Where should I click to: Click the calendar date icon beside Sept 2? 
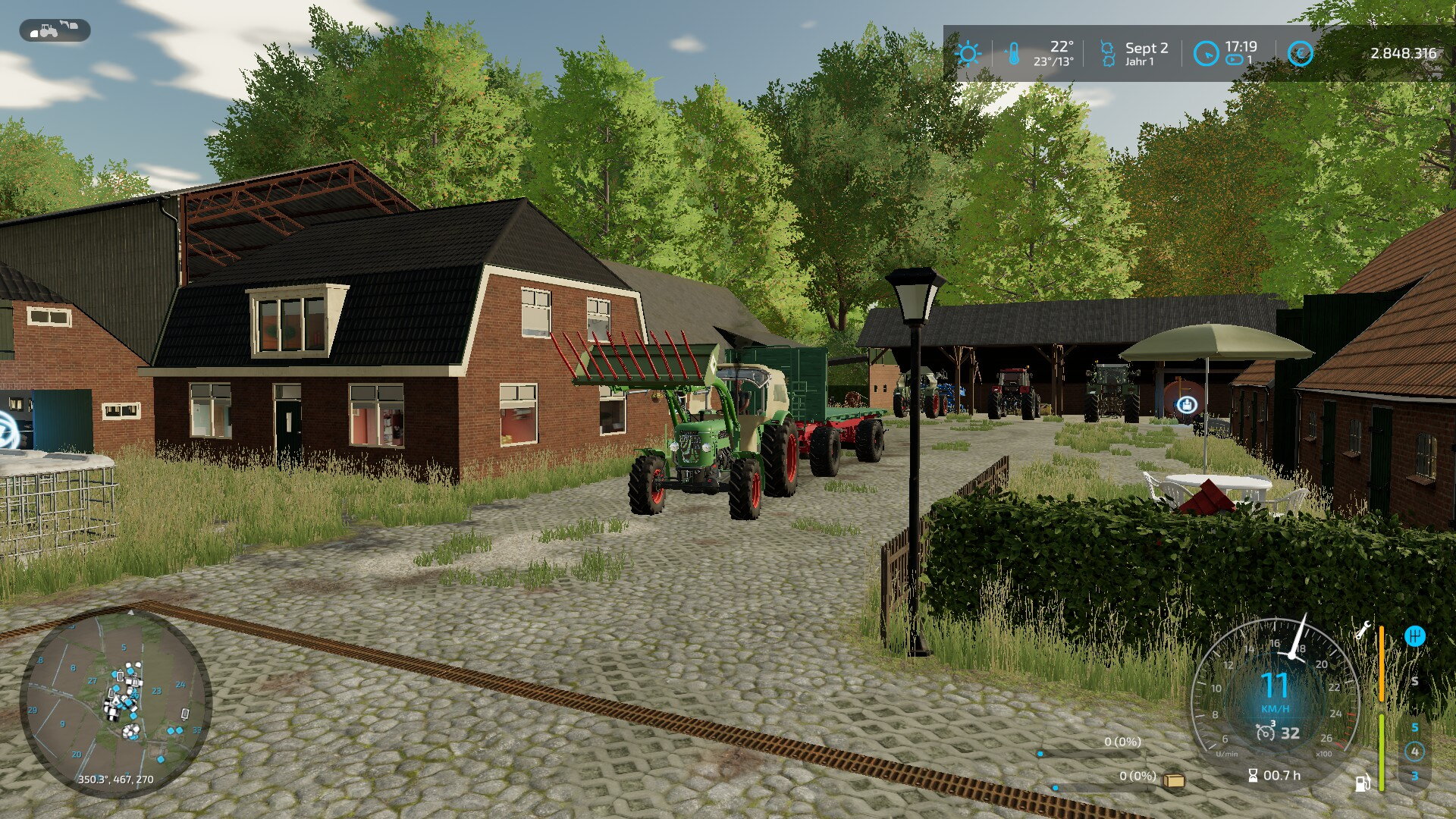pyautogui.click(x=1107, y=54)
